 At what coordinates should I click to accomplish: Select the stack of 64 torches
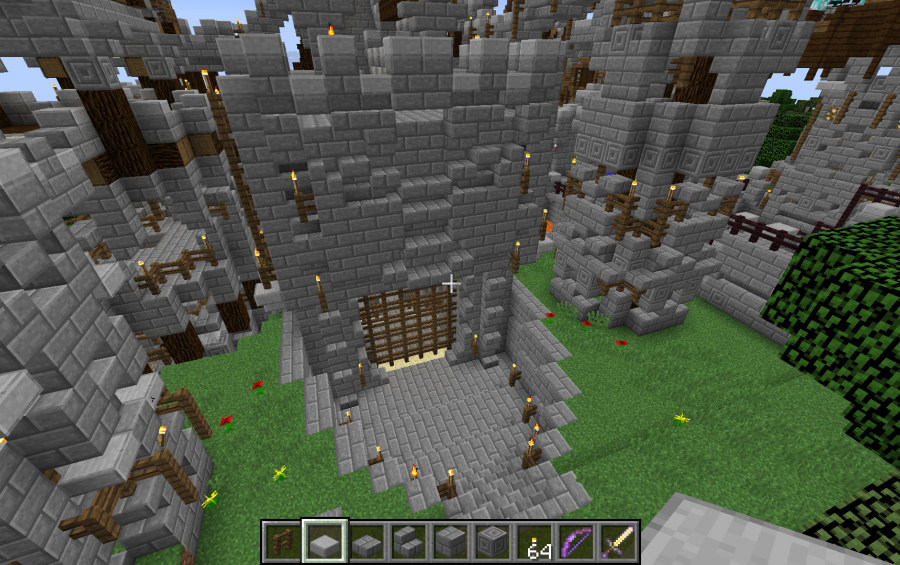pyautogui.click(x=534, y=542)
